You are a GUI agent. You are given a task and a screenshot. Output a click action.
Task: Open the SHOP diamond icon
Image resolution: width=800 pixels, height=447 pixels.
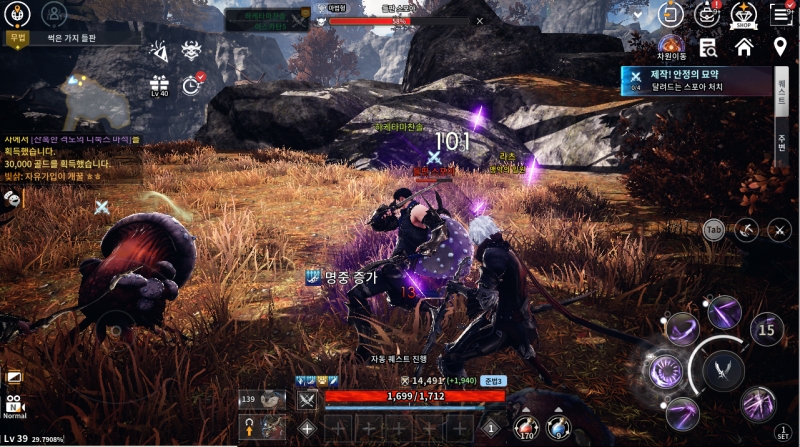tap(741, 14)
